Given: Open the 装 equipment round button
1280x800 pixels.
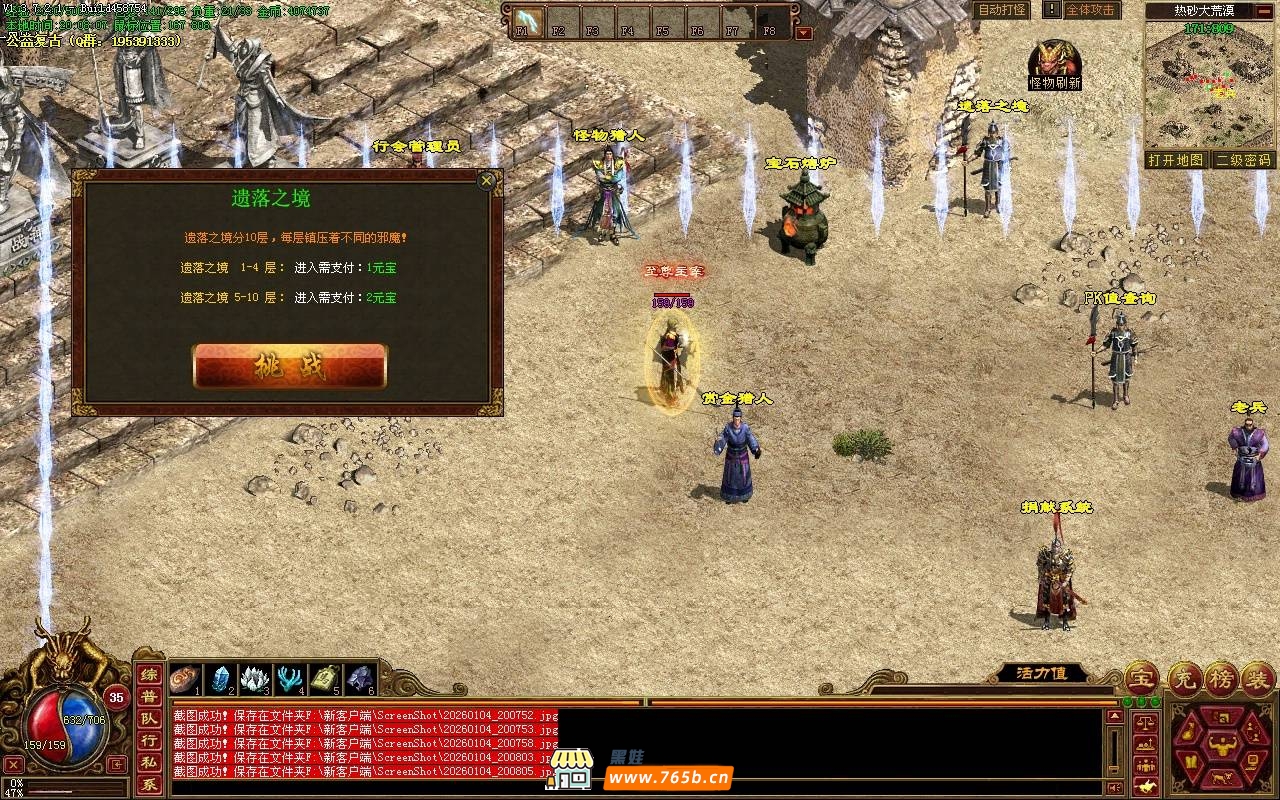Looking at the screenshot, I should (1258, 679).
